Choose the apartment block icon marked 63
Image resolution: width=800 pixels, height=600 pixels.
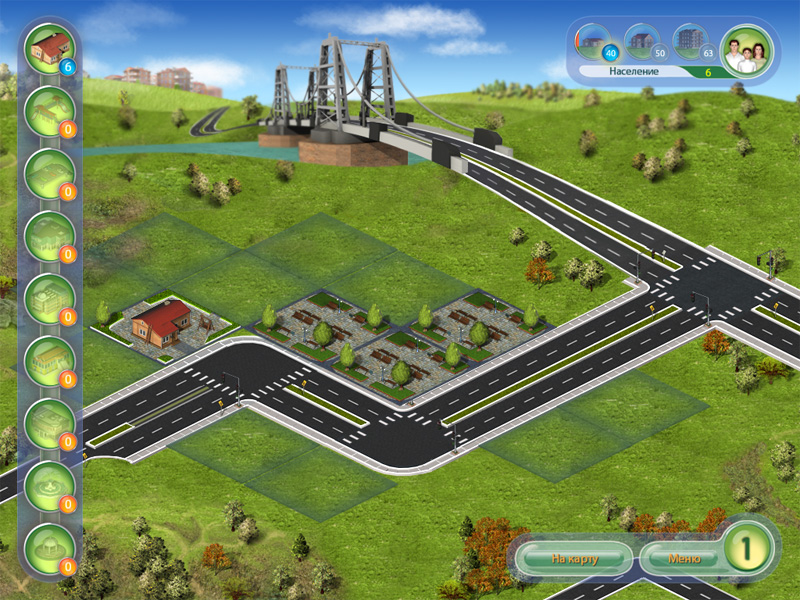(690, 42)
